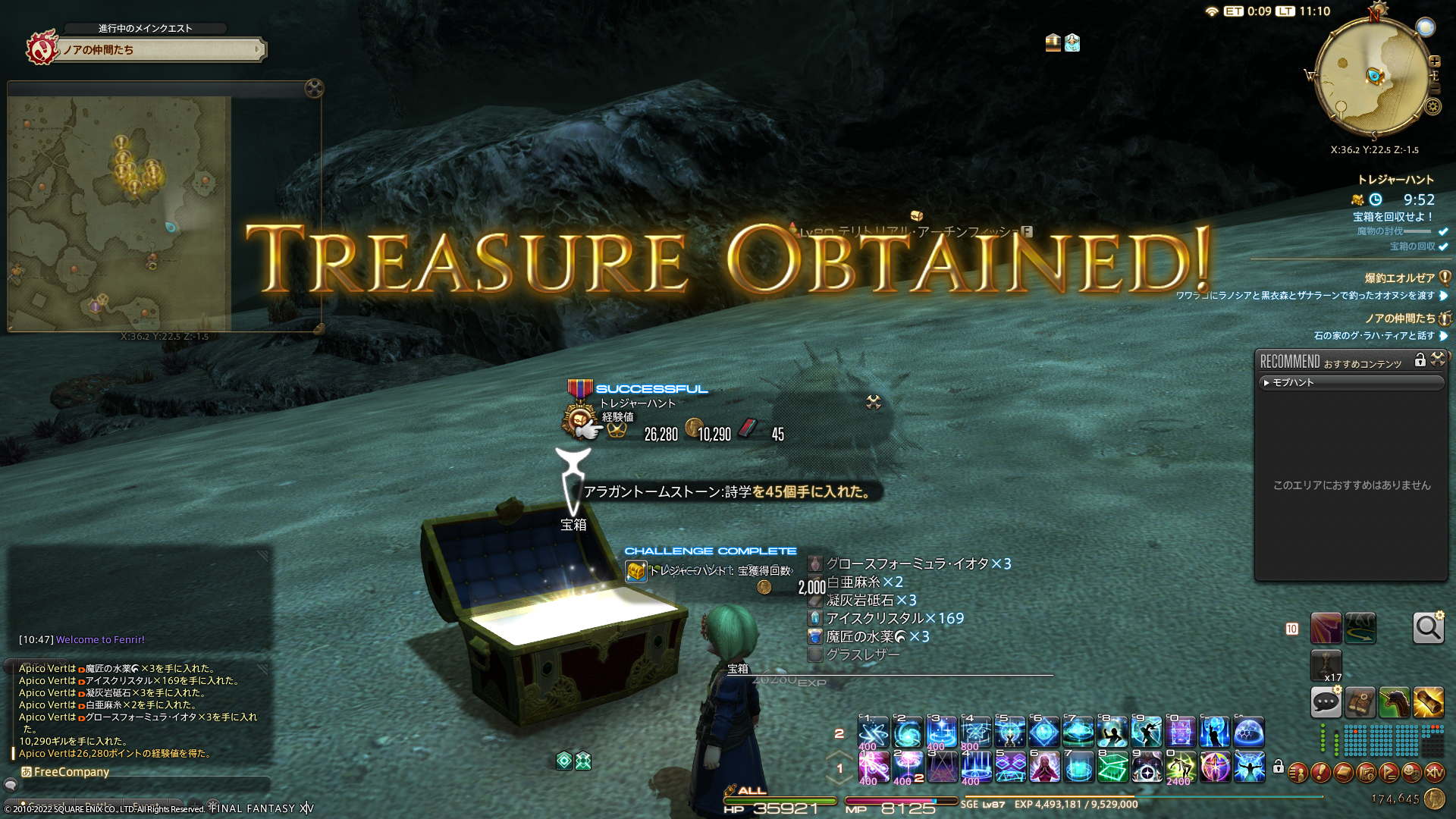This screenshot has width=1456, height=819.
Task: Open the FreeCompany chat channel tab
Action: click(66, 772)
